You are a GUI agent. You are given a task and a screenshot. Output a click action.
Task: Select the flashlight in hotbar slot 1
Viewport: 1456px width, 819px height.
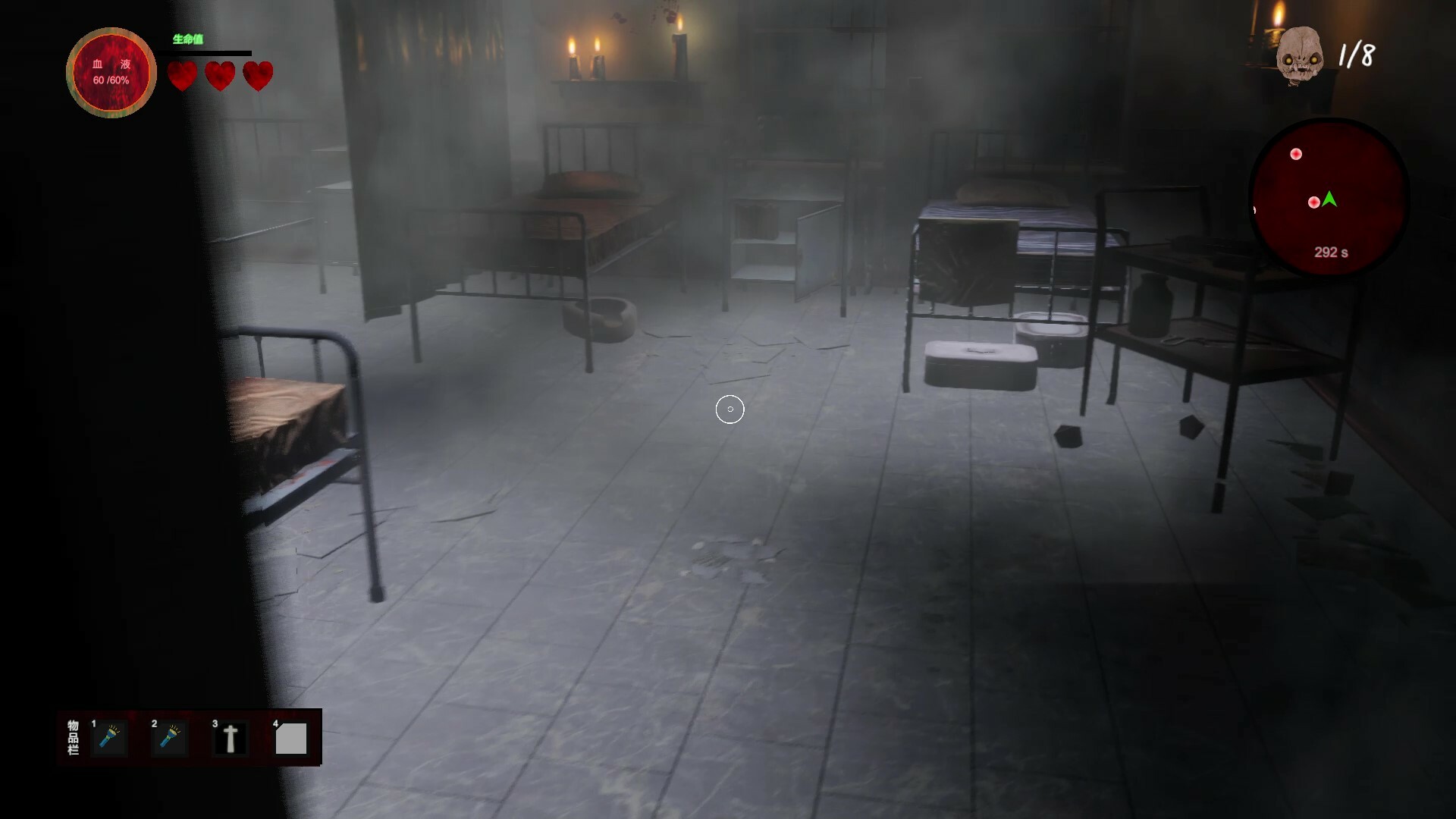109,737
